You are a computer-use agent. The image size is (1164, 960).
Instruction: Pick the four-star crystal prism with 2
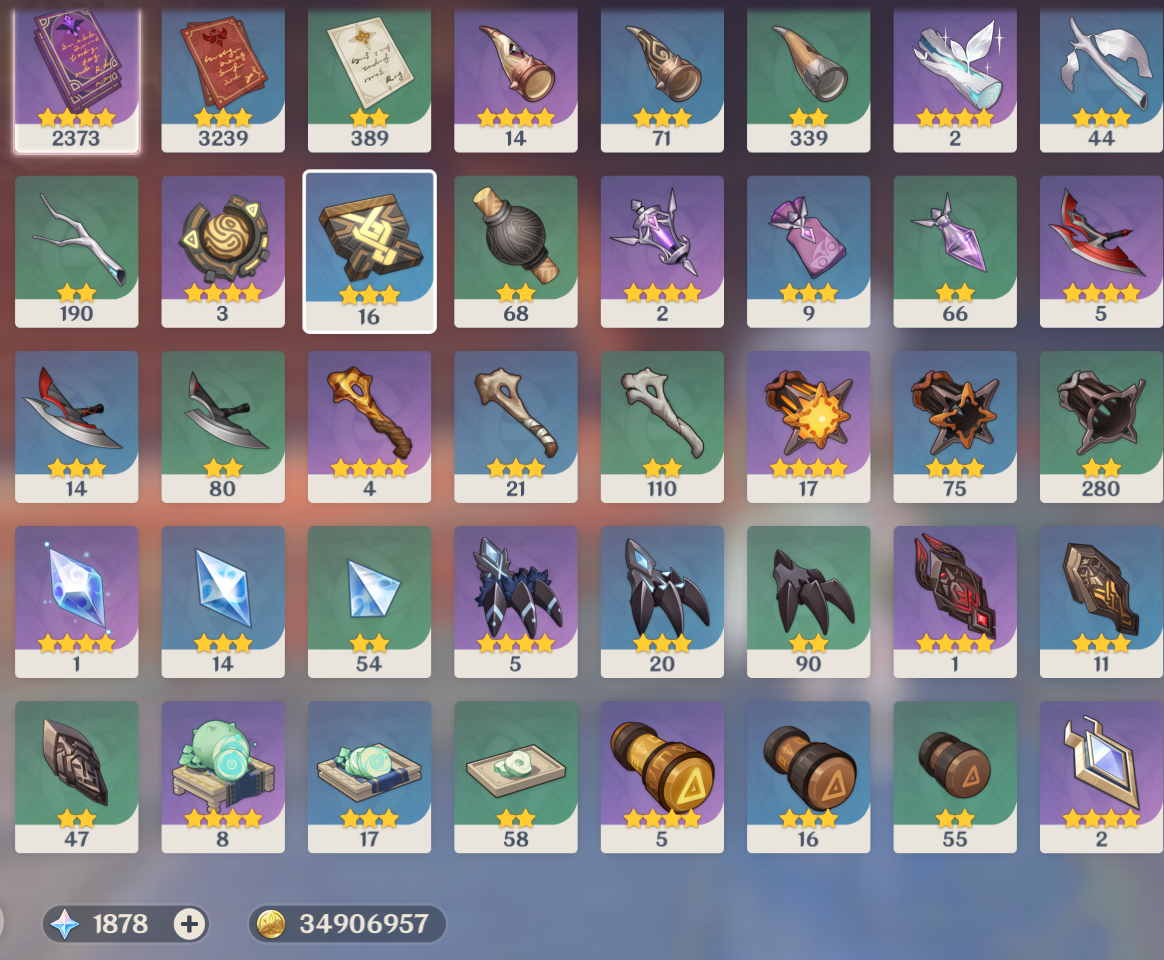1101,776
